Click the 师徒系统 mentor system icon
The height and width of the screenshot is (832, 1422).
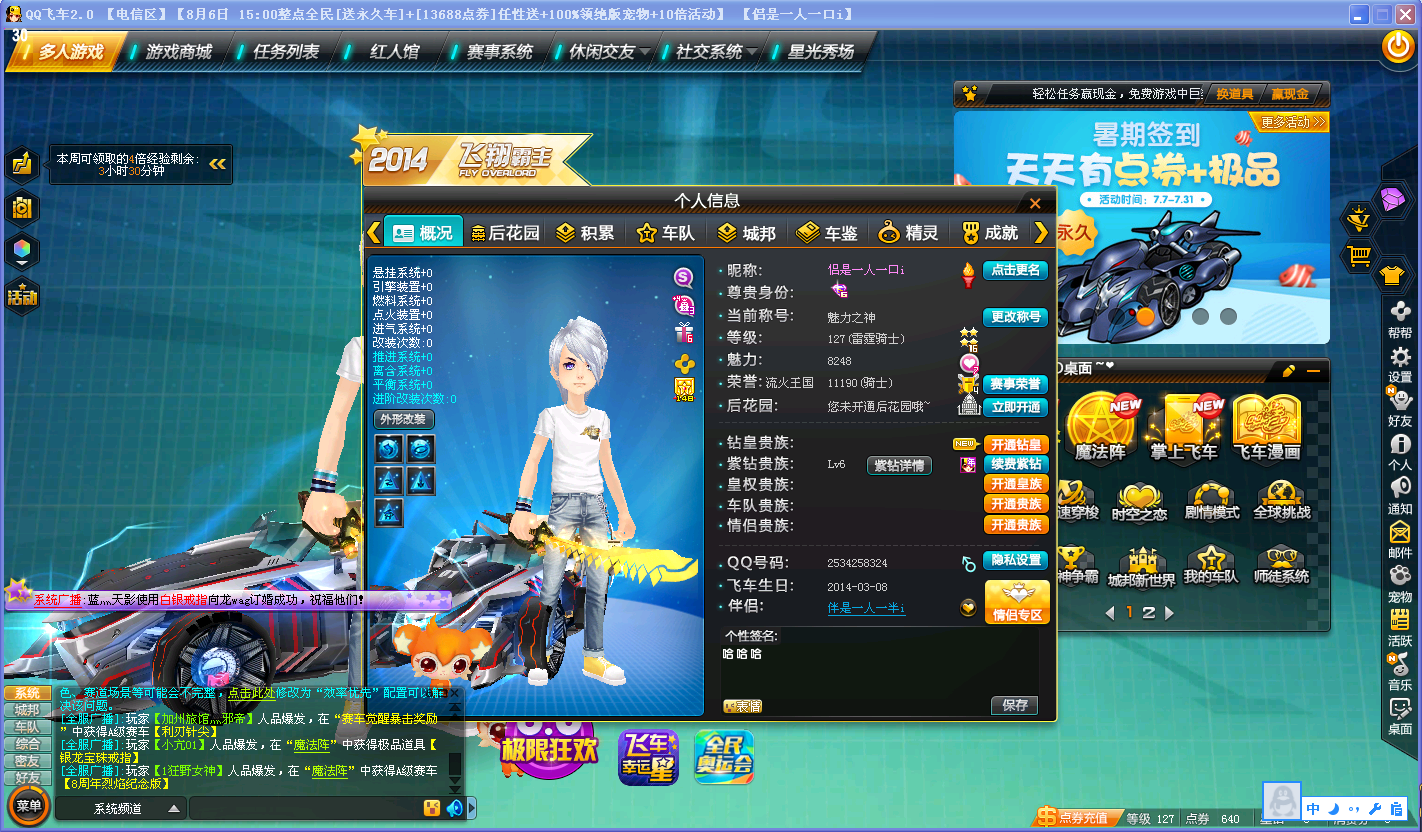1282,562
